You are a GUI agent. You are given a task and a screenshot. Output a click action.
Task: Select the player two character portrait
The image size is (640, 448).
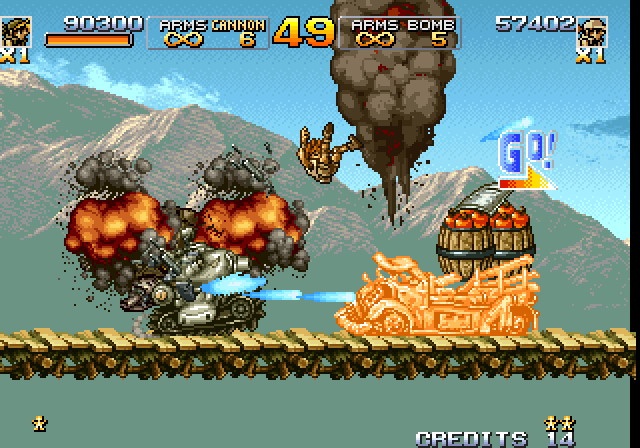tap(592, 32)
